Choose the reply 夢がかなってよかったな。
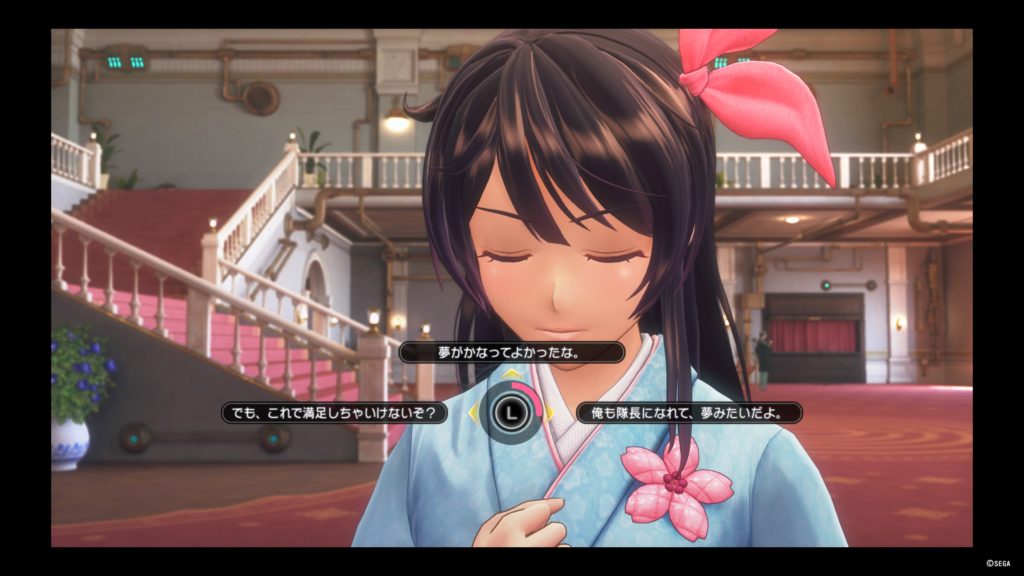Viewport: 1024px width, 576px height. click(511, 352)
